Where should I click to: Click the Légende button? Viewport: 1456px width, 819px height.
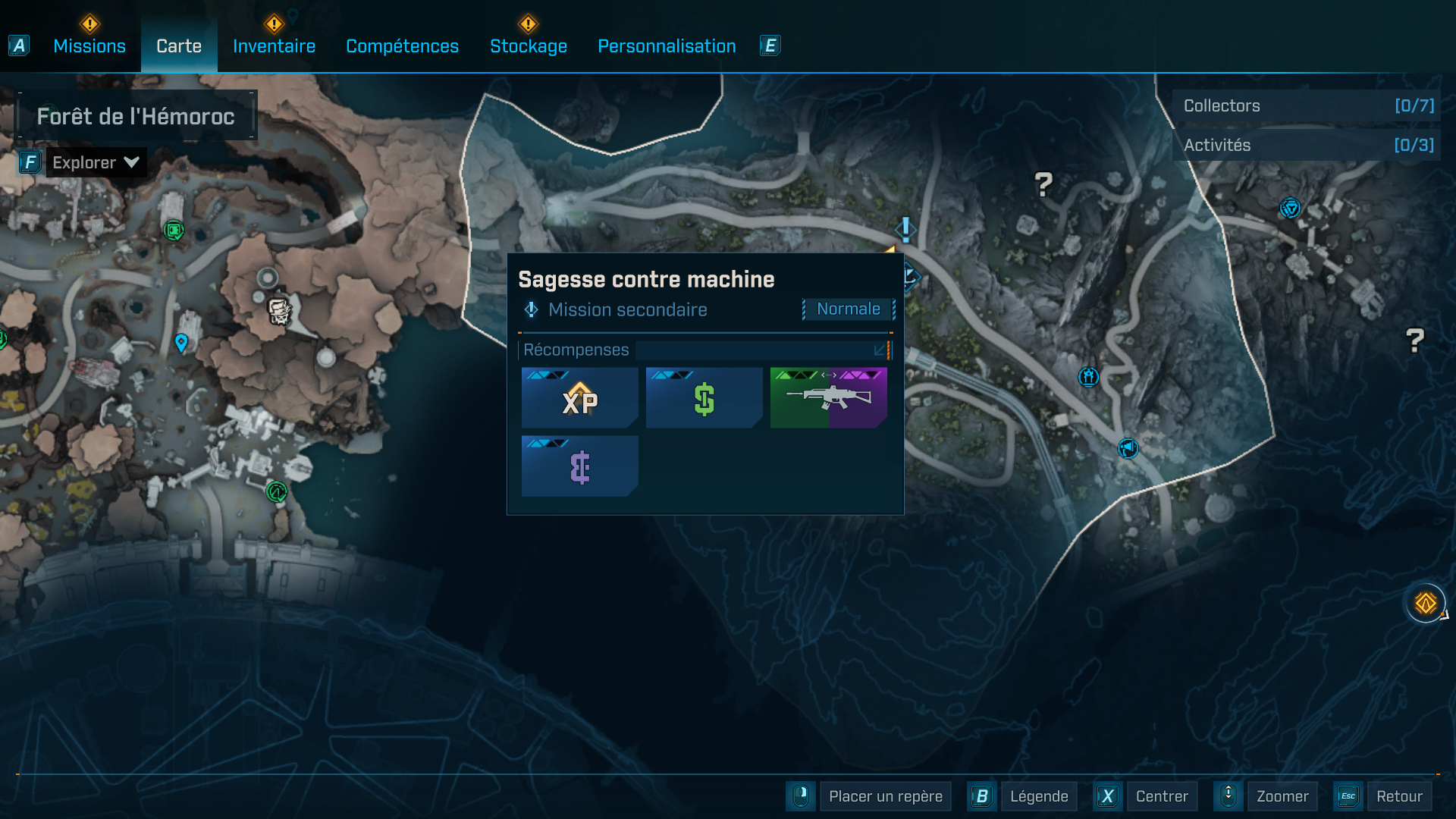[x=1038, y=796]
